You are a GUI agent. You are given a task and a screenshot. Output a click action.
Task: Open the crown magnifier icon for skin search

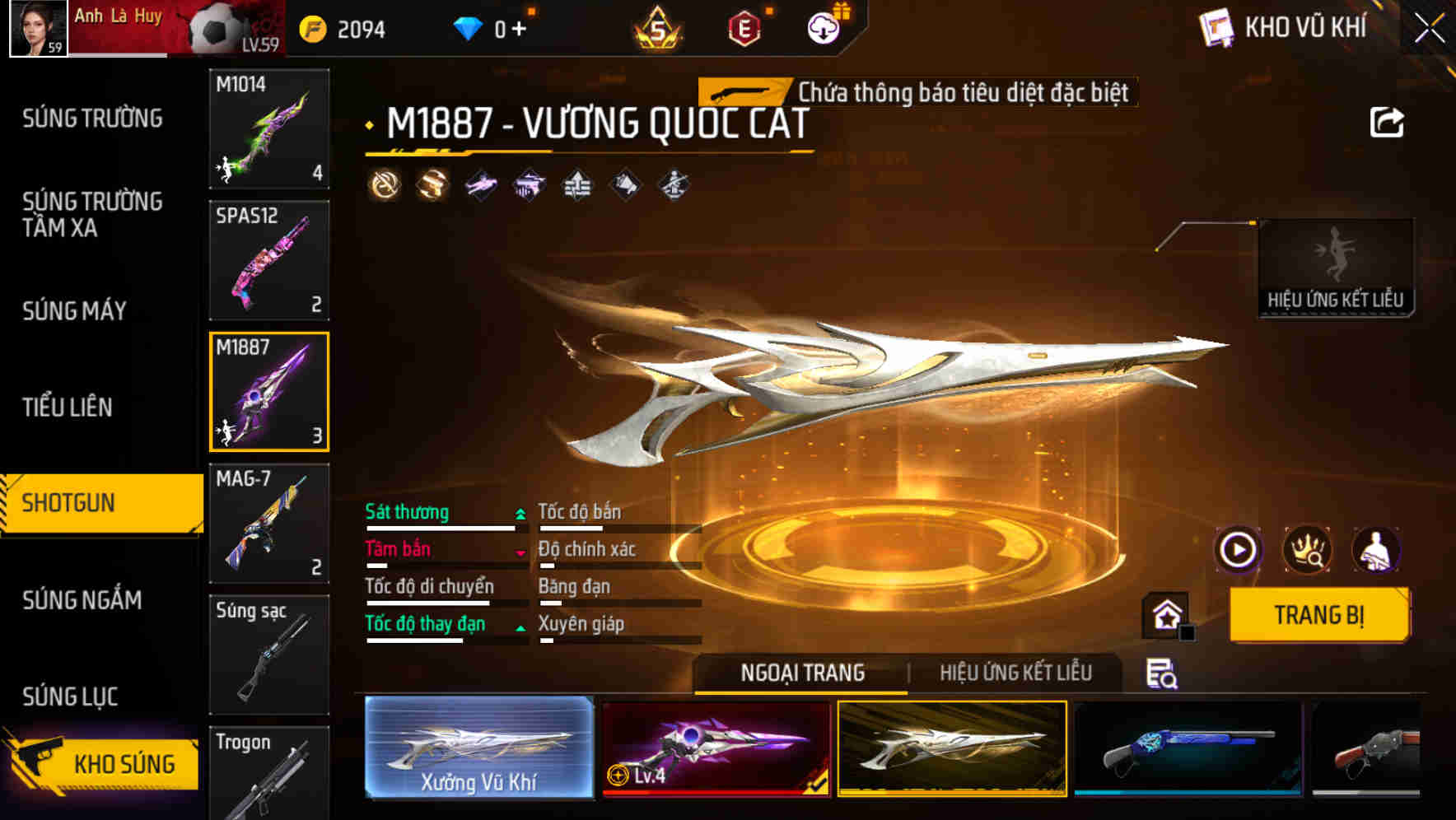1308,551
